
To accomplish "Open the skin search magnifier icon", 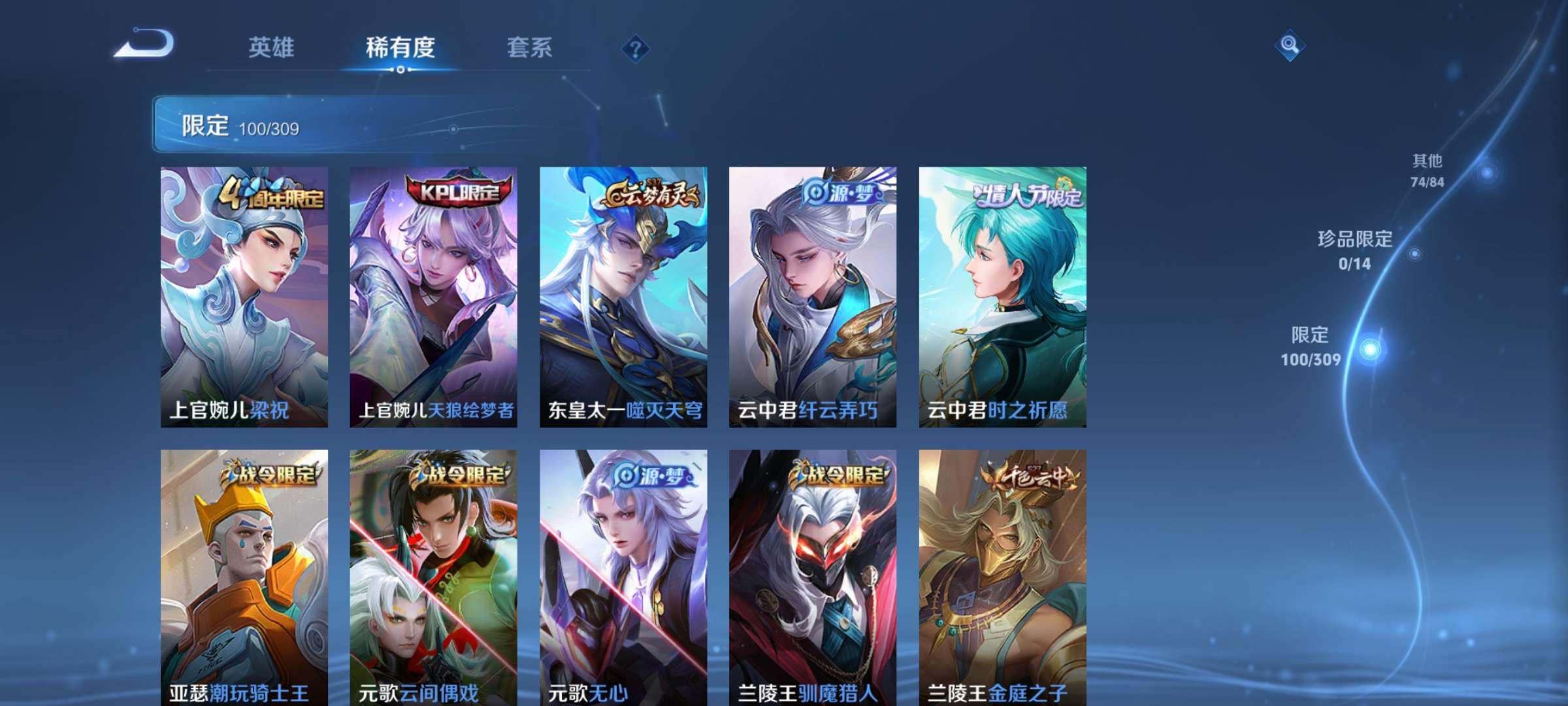I will click(1290, 46).
